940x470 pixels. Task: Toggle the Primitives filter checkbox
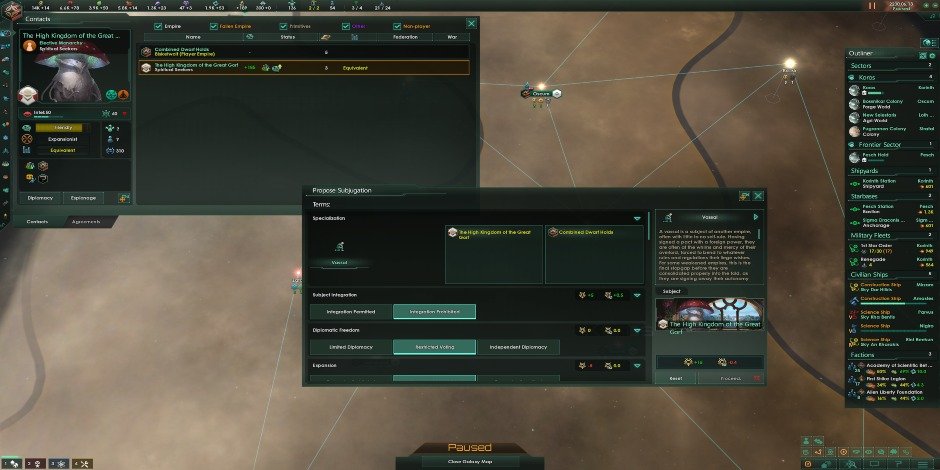coord(280,25)
